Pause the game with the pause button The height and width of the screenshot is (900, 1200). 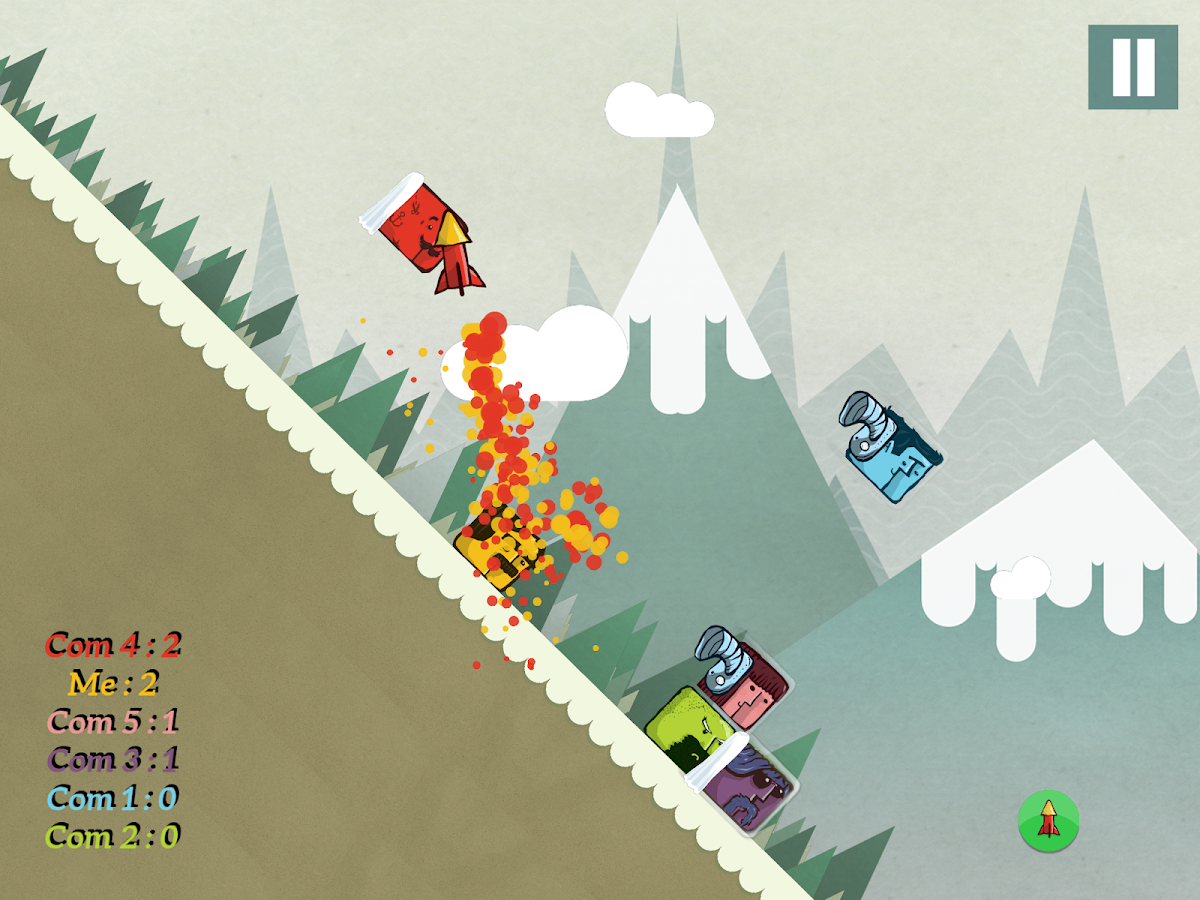(x=1133, y=67)
